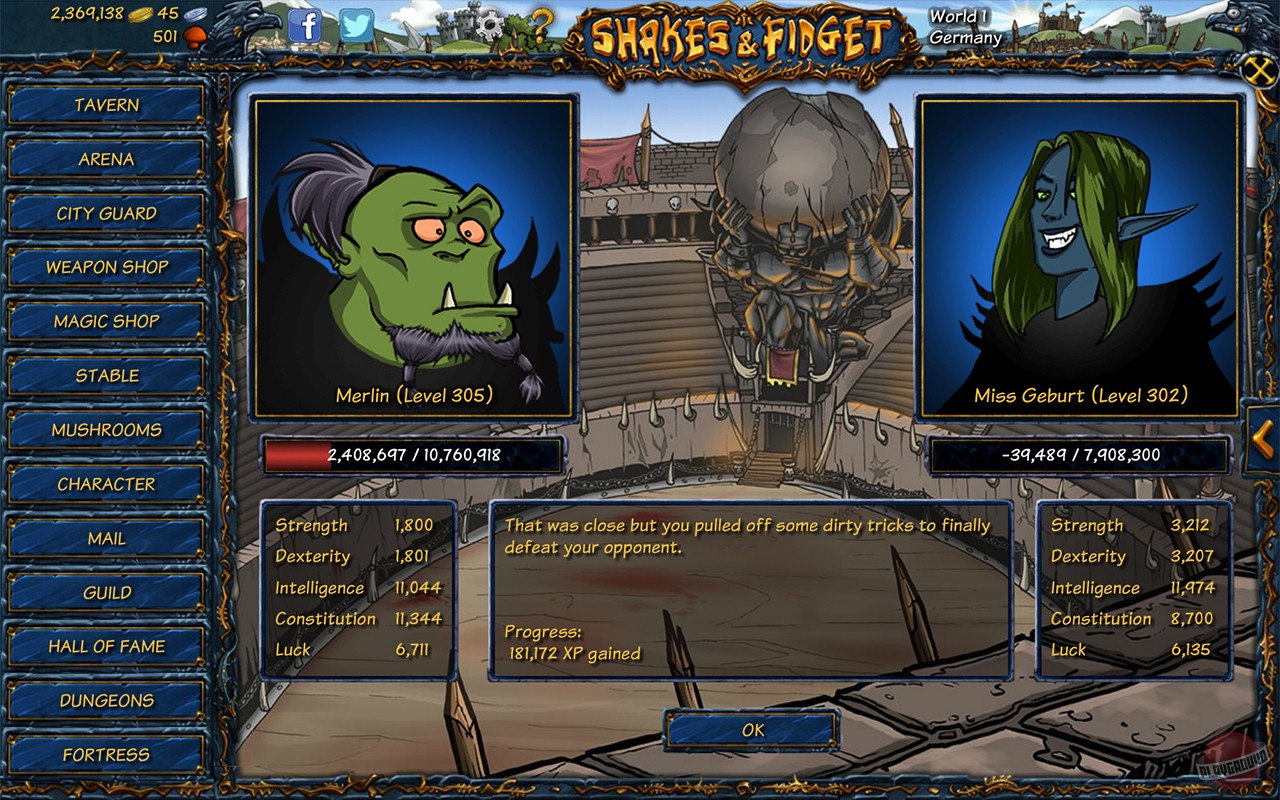Open the Tavern from the sidebar
Viewport: 1280px width, 800px height.
pos(107,105)
